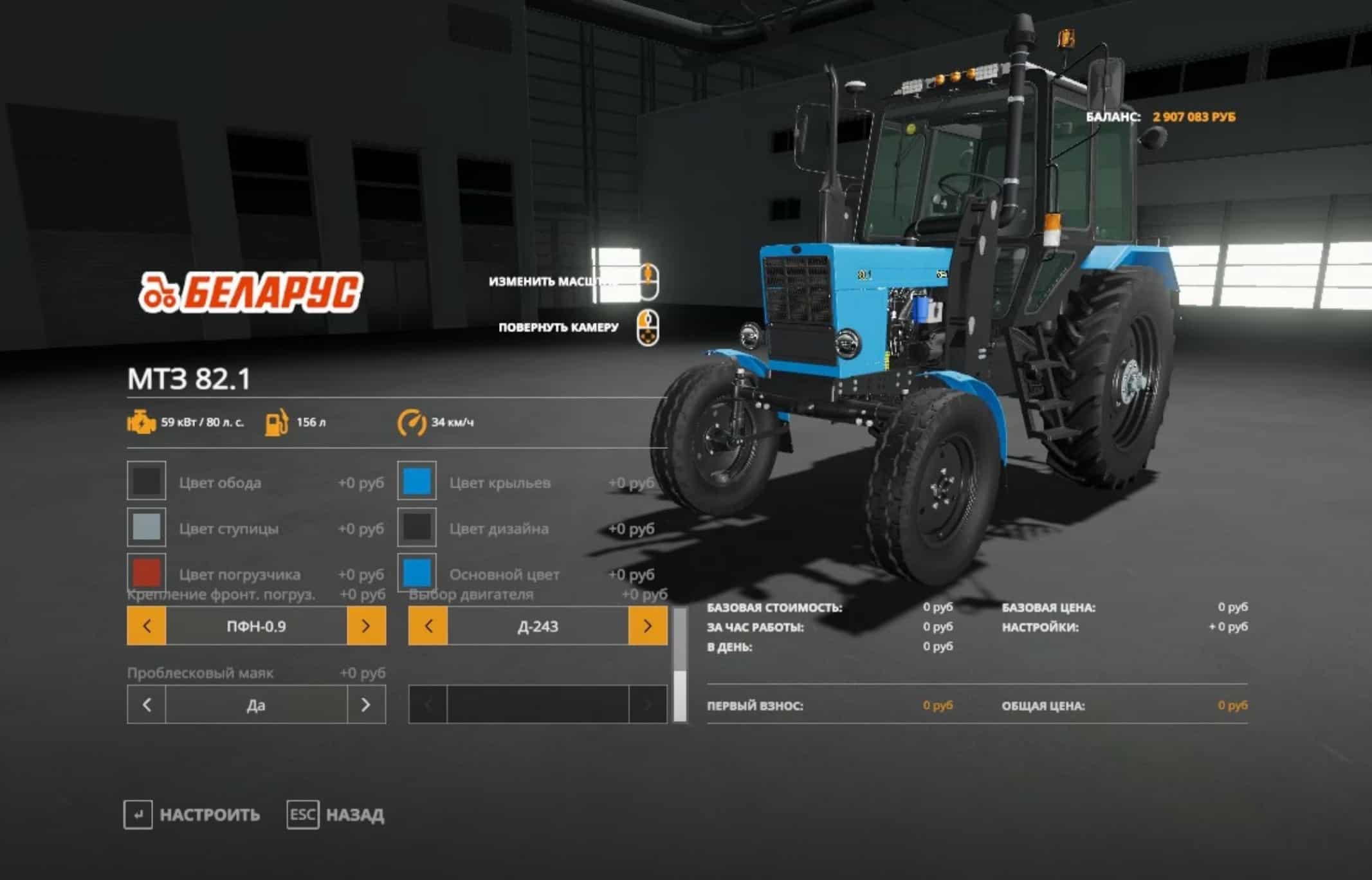Change the main color swatch (Основной цвет)
This screenshot has width=1372, height=880.
click(417, 572)
